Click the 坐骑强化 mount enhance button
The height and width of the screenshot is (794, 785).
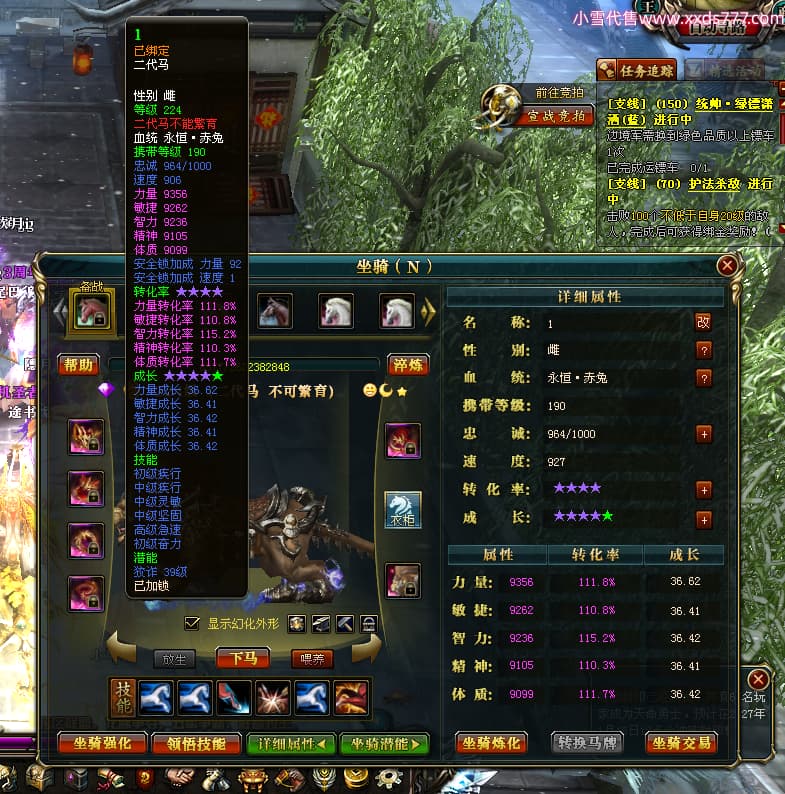[x=101, y=743]
